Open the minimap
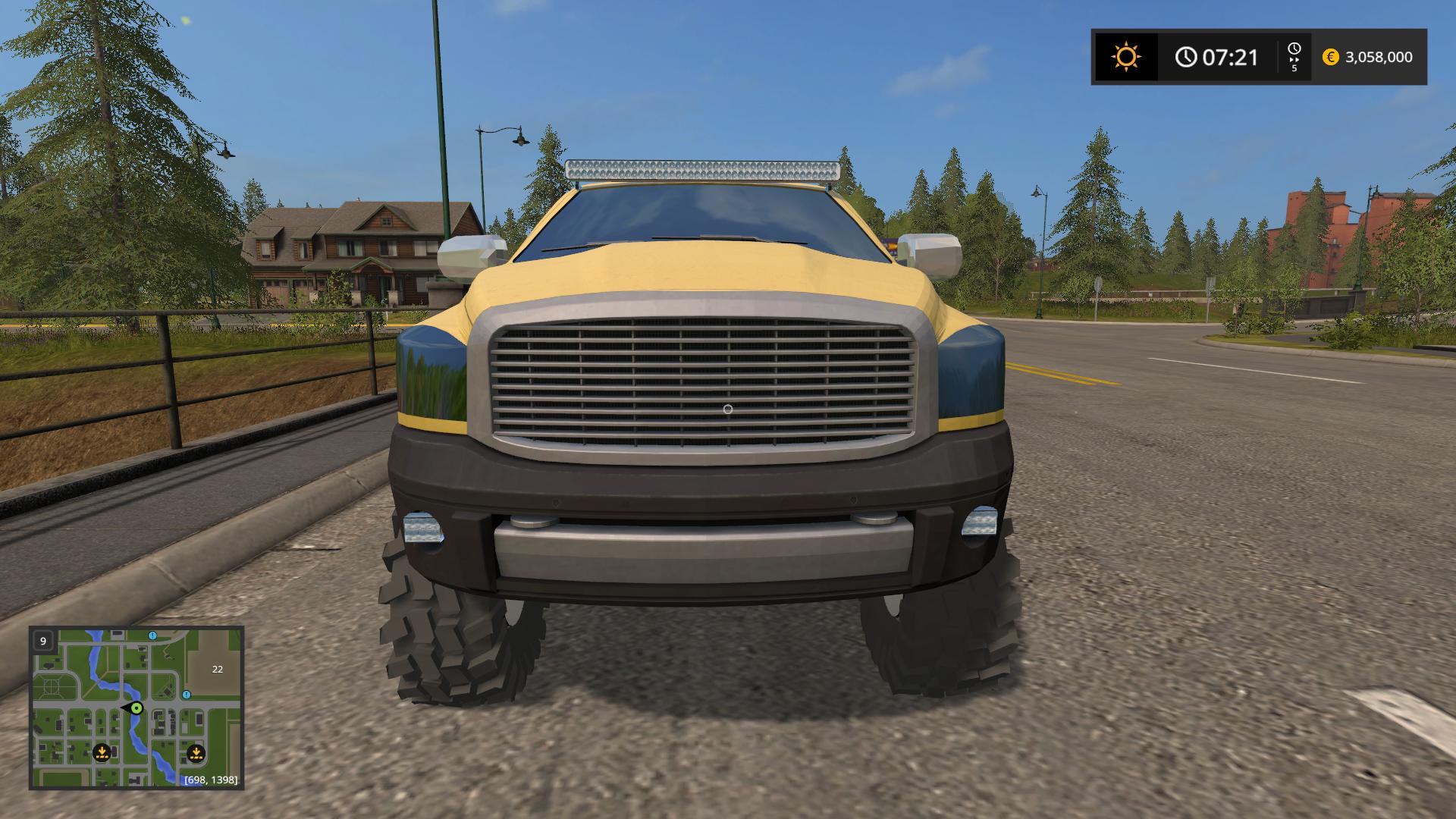 coord(136,708)
